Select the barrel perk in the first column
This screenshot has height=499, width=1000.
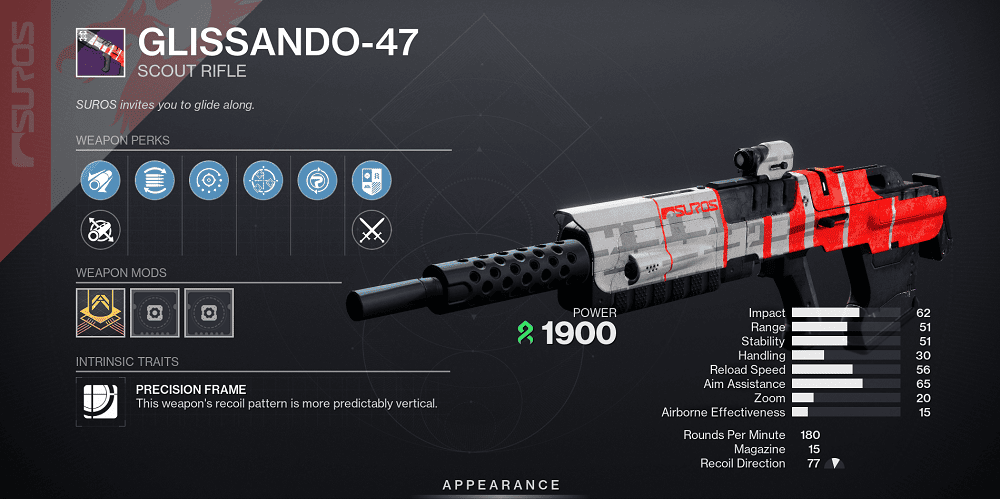click(100, 180)
